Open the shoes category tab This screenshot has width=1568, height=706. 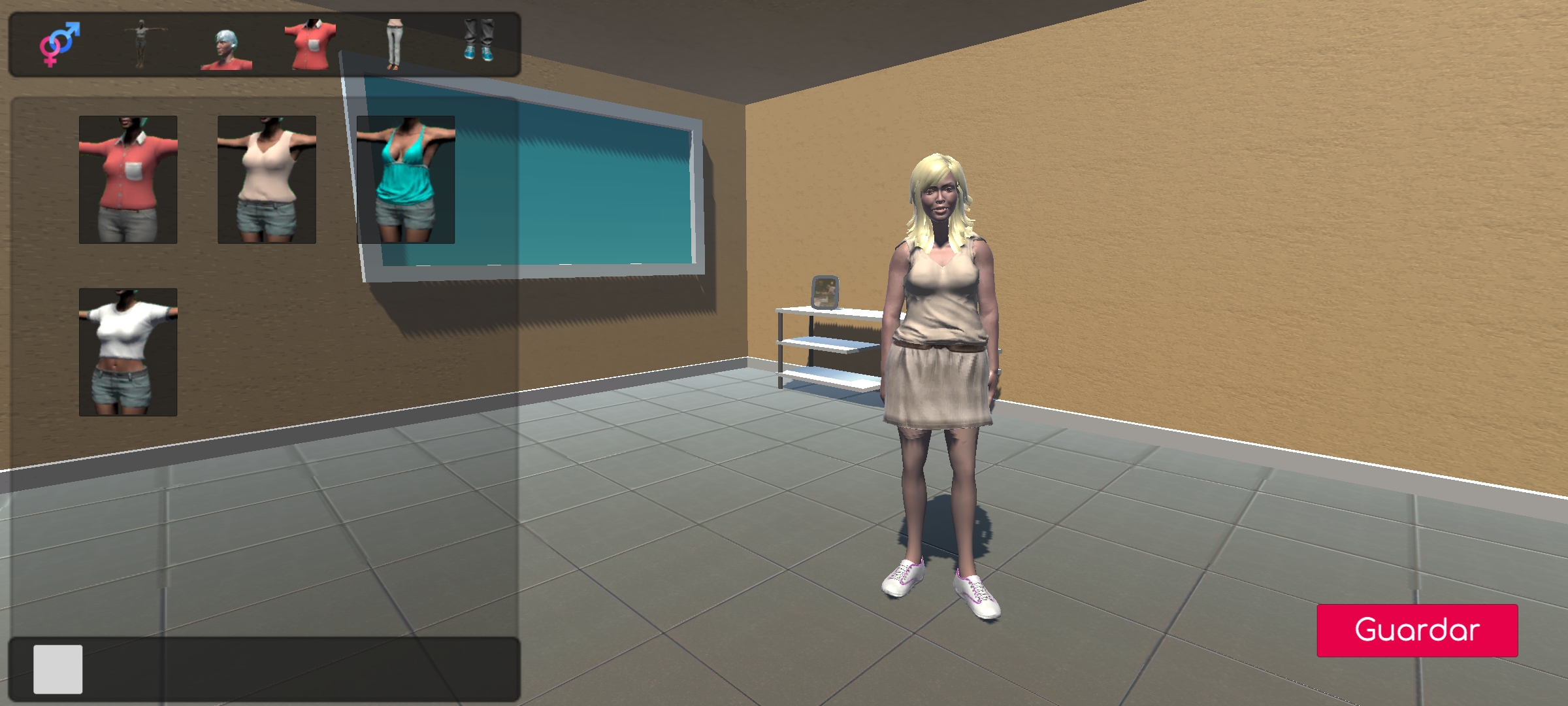[x=479, y=41]
